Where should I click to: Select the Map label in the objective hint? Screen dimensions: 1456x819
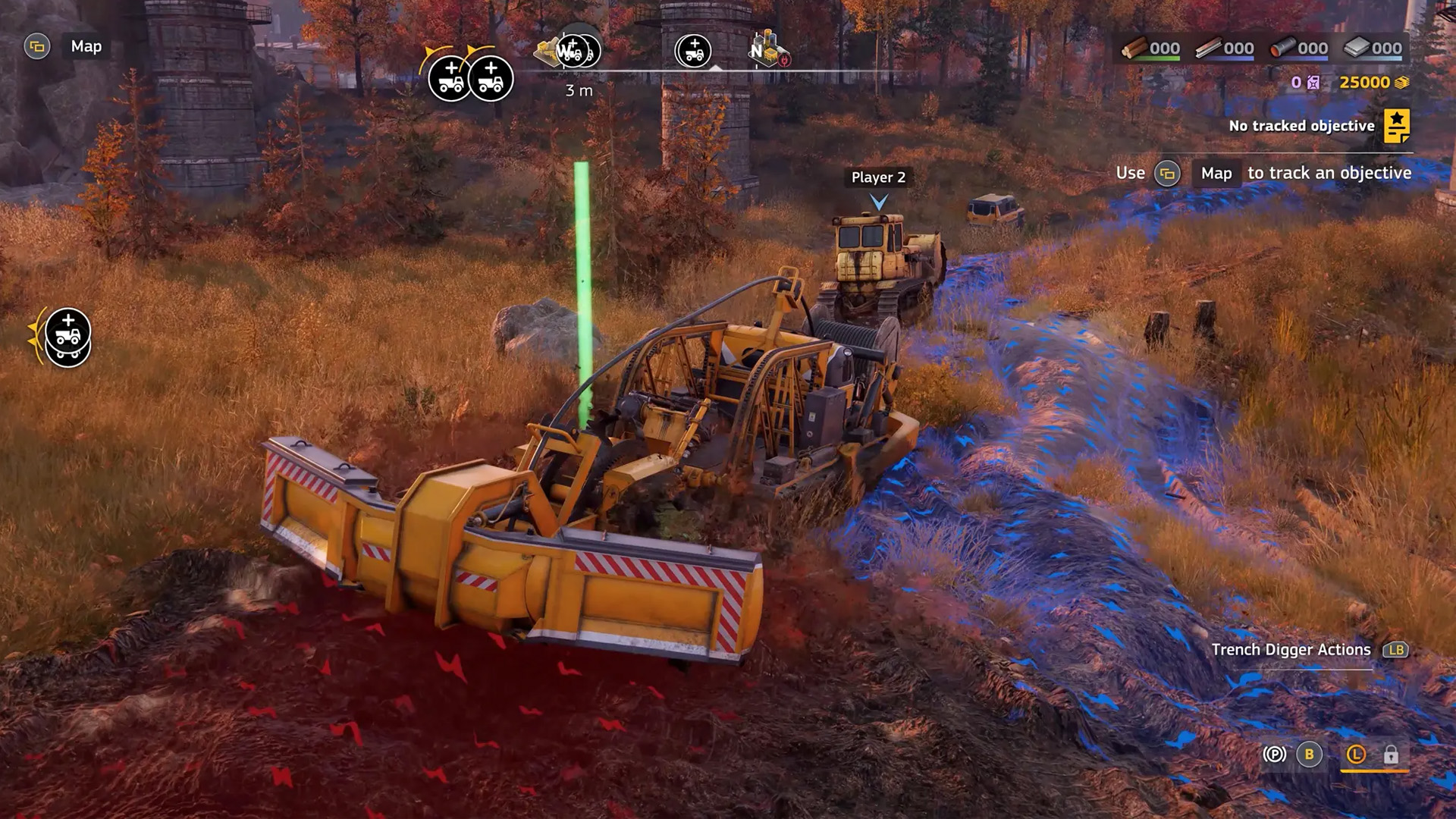point(1216,173)
